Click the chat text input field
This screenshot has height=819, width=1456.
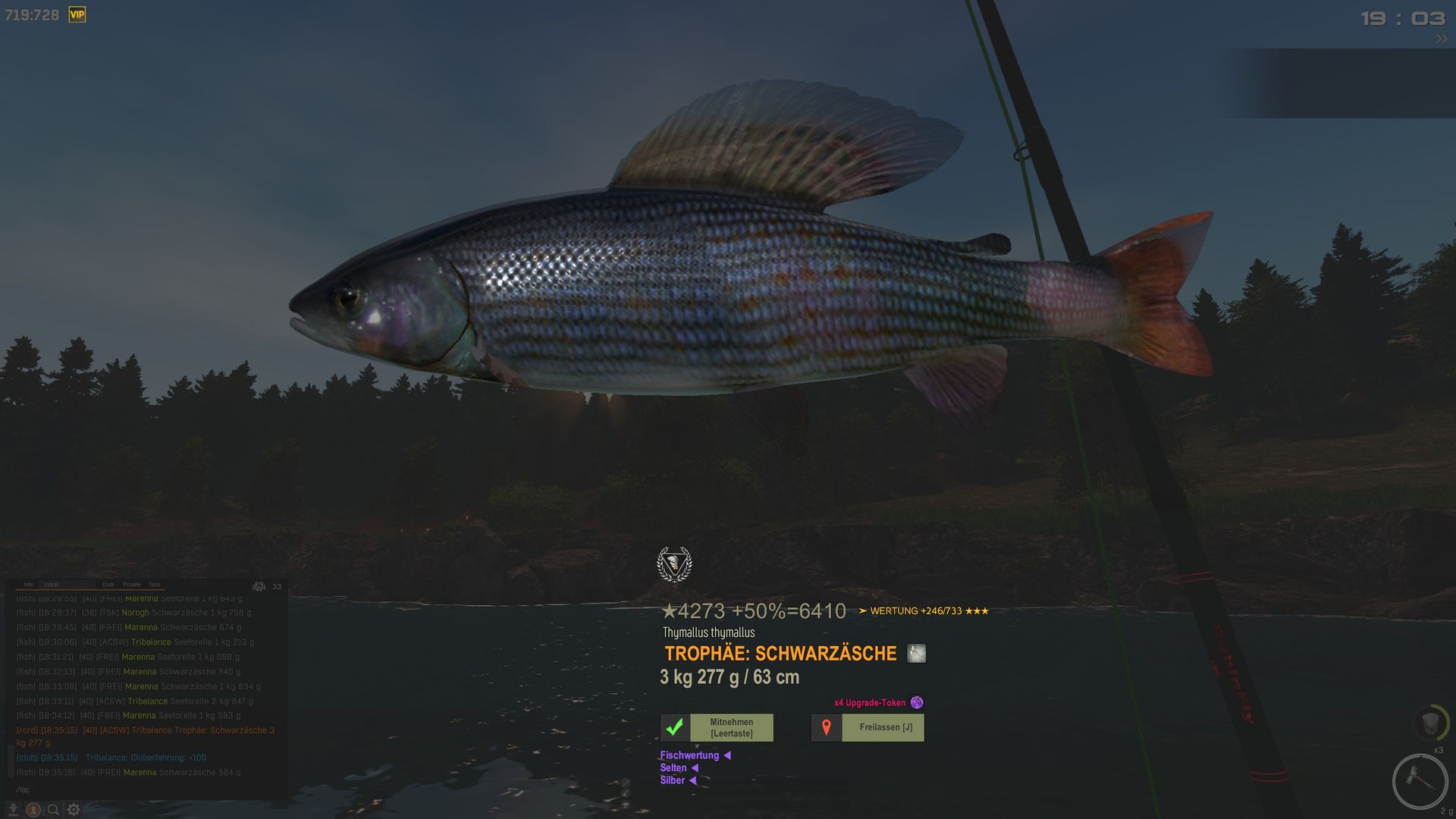point(144,790)
